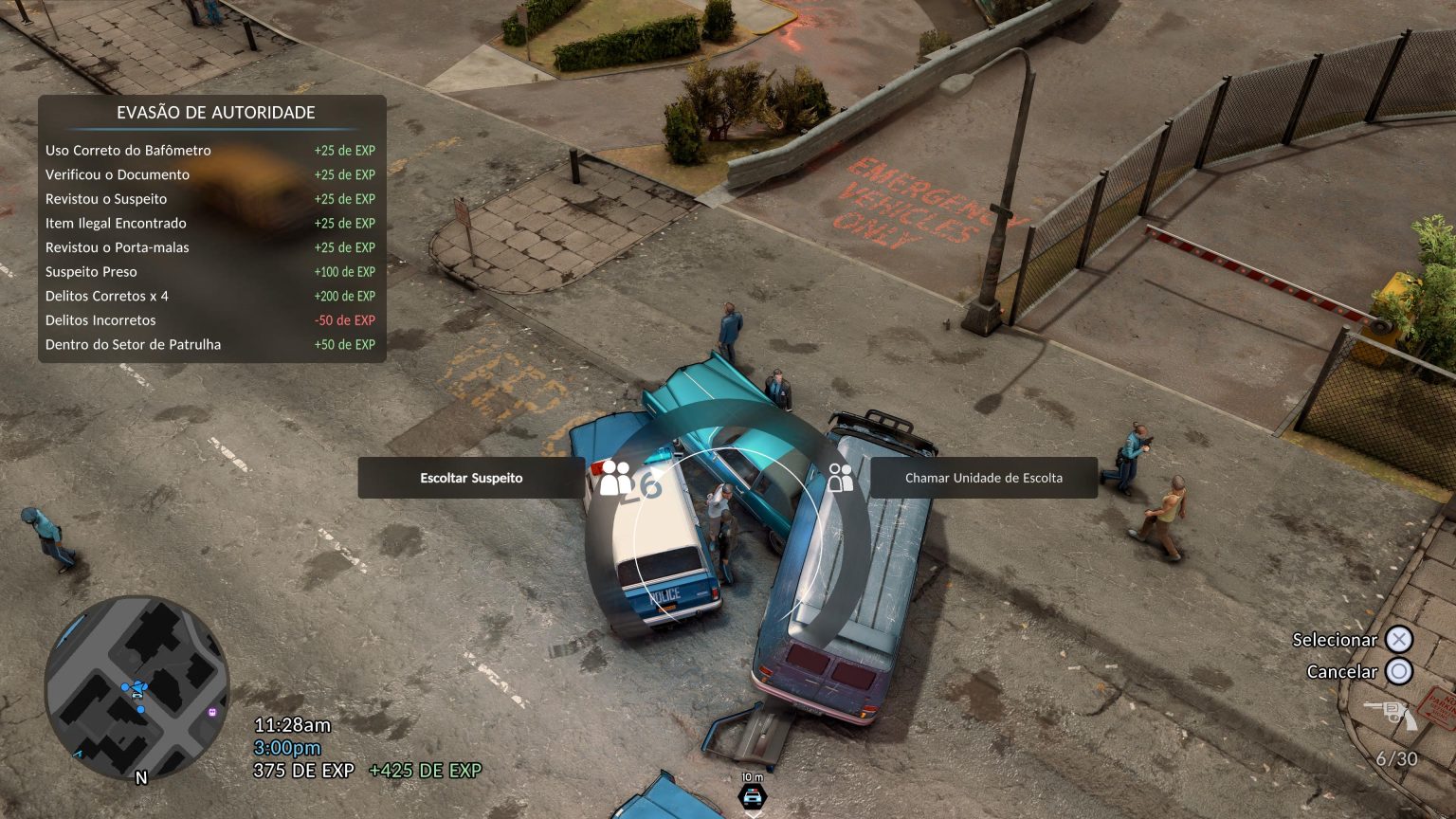This screenshot has height=819, width=1456.
Task: Click the waypoint marker icon above '10 m'
Action: (x=752, y=797)
